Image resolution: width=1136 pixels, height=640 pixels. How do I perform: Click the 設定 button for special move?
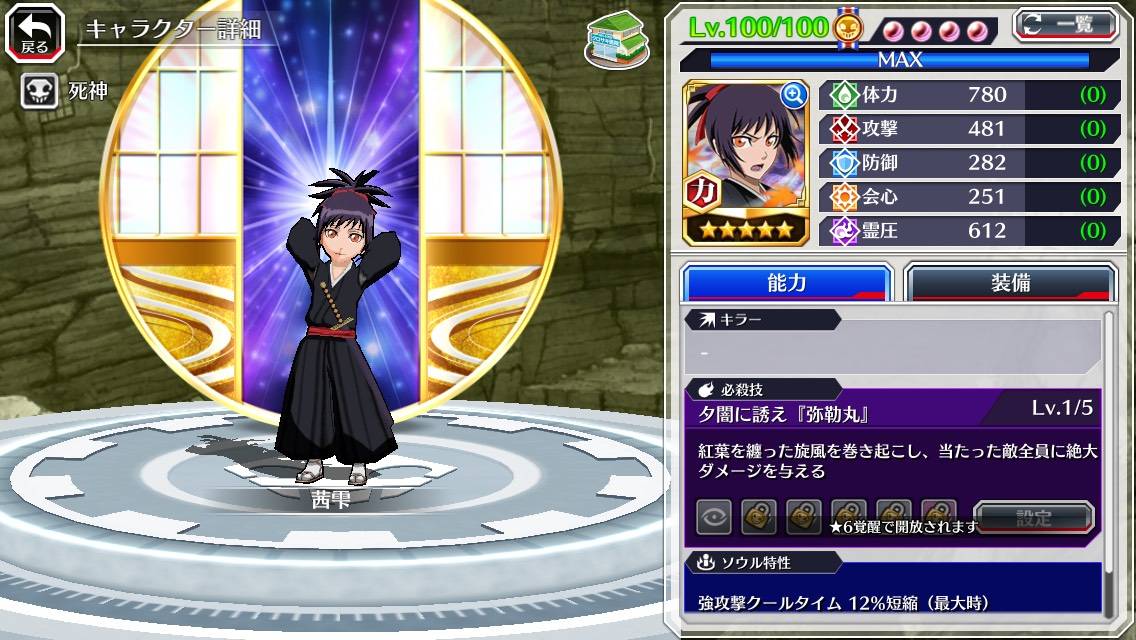[1034, 517]
